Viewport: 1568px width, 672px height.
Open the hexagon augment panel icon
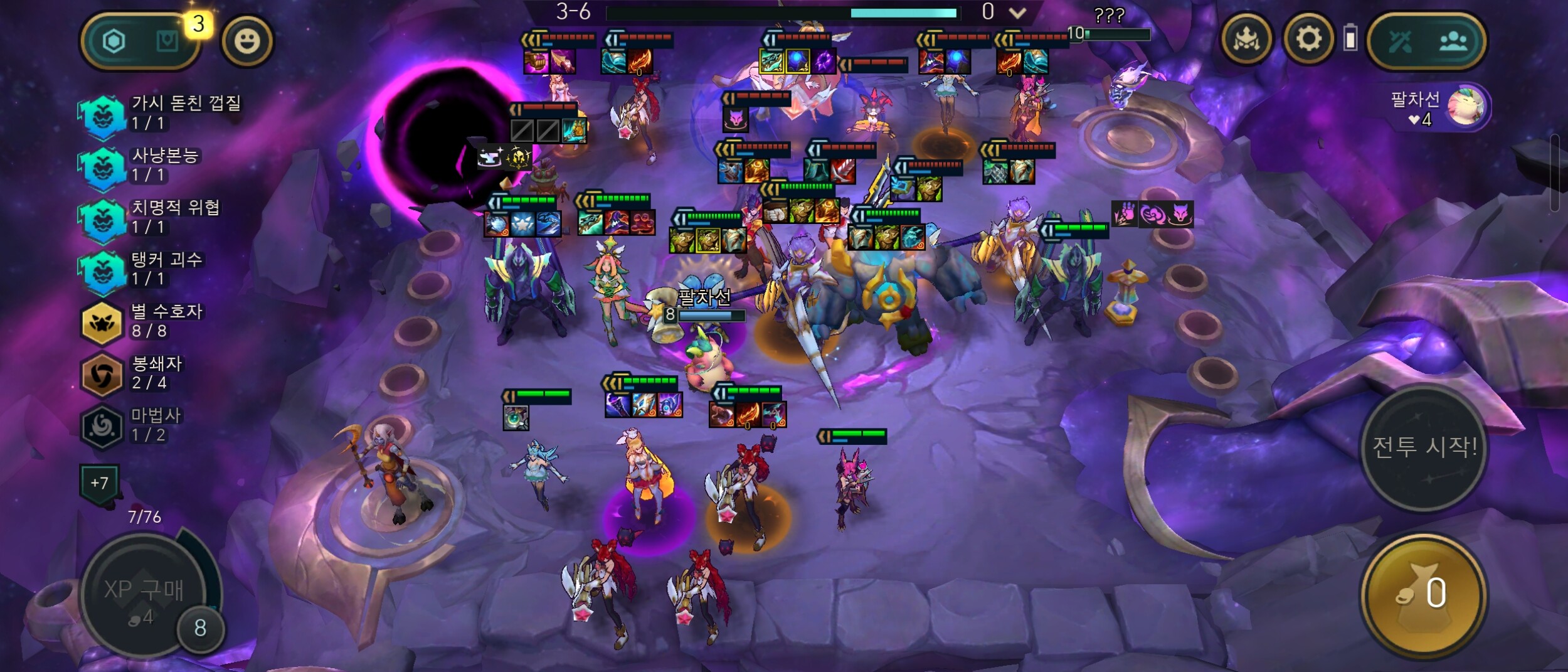click(114, 41)
